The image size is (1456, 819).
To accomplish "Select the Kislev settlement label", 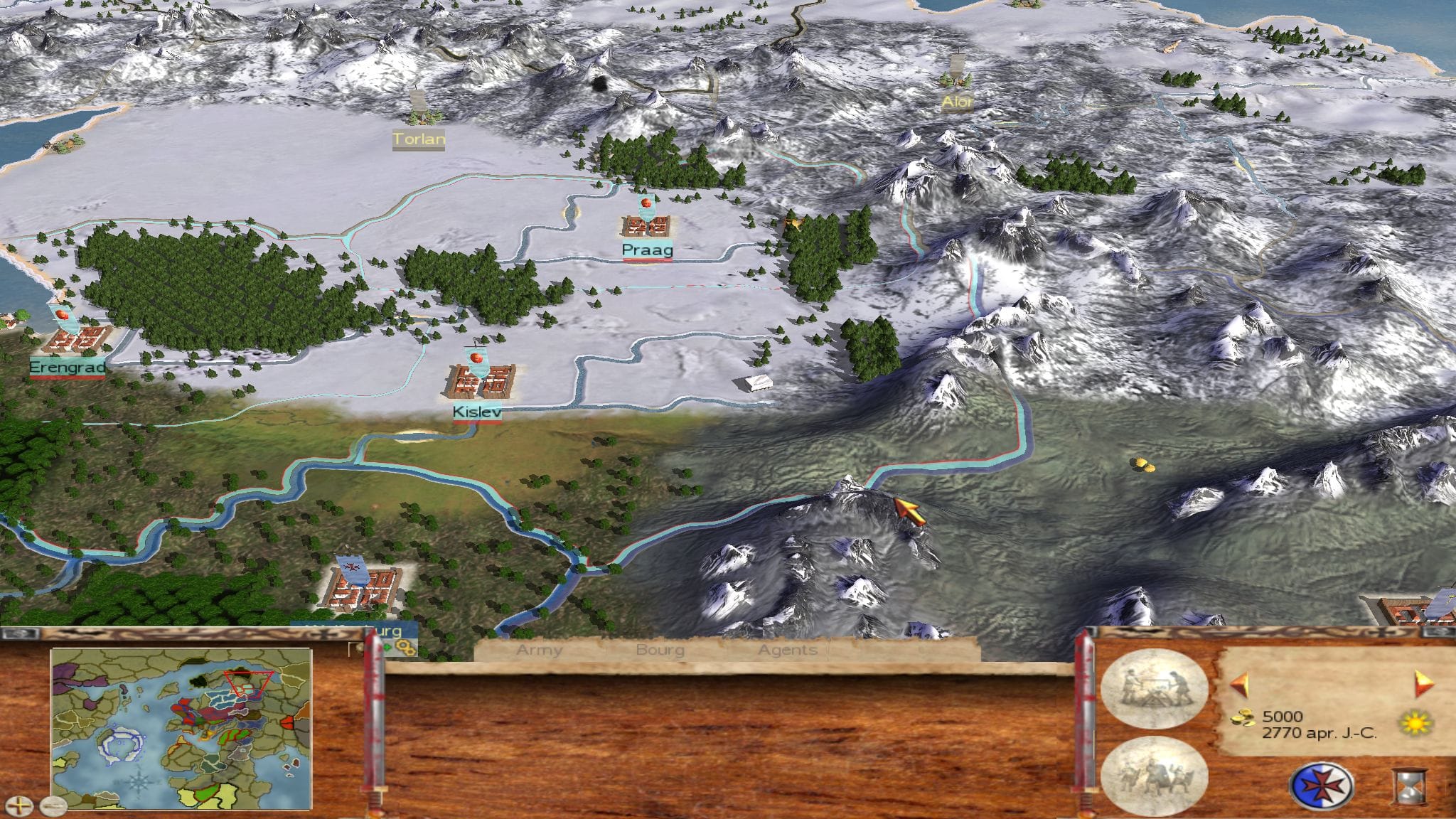I will coord(477,412).
